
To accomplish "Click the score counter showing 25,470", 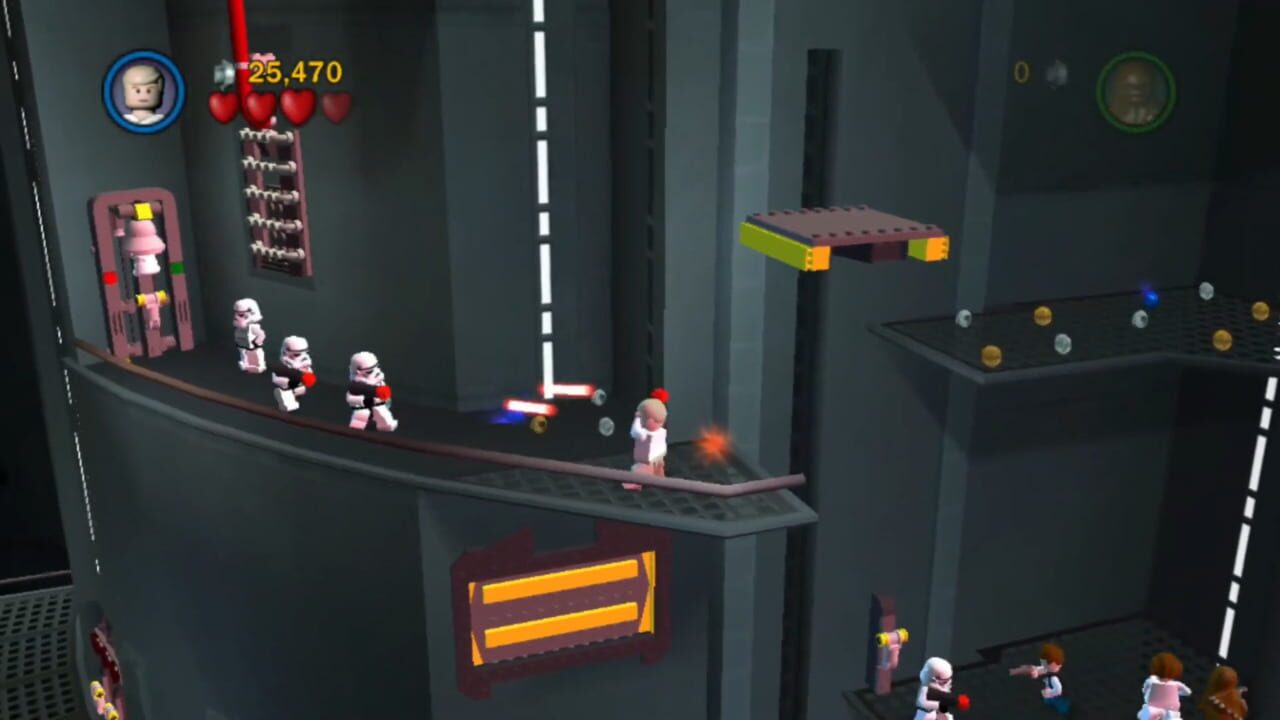I will click(295, 70).
